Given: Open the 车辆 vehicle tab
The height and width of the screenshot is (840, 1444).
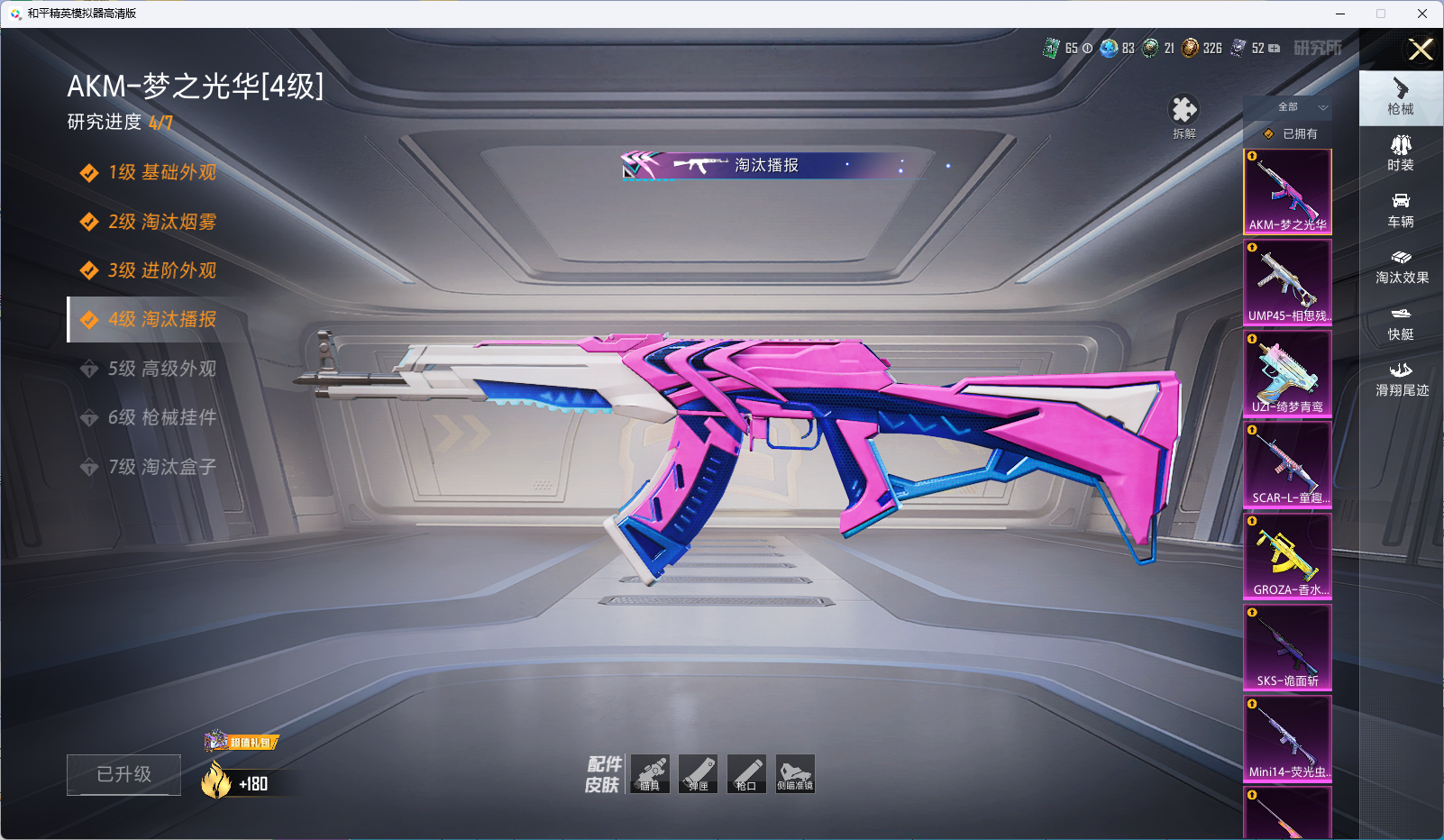Looking at the screenshot, I should pyautogui.click(x=1401, y=210).
